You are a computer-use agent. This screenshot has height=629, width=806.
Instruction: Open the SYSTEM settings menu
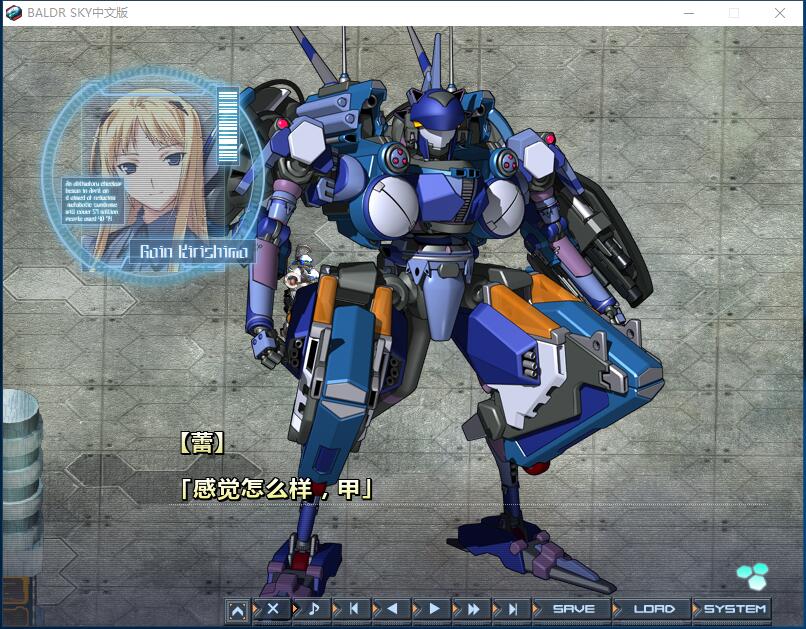pyautogui.click(x=734, y=608)
